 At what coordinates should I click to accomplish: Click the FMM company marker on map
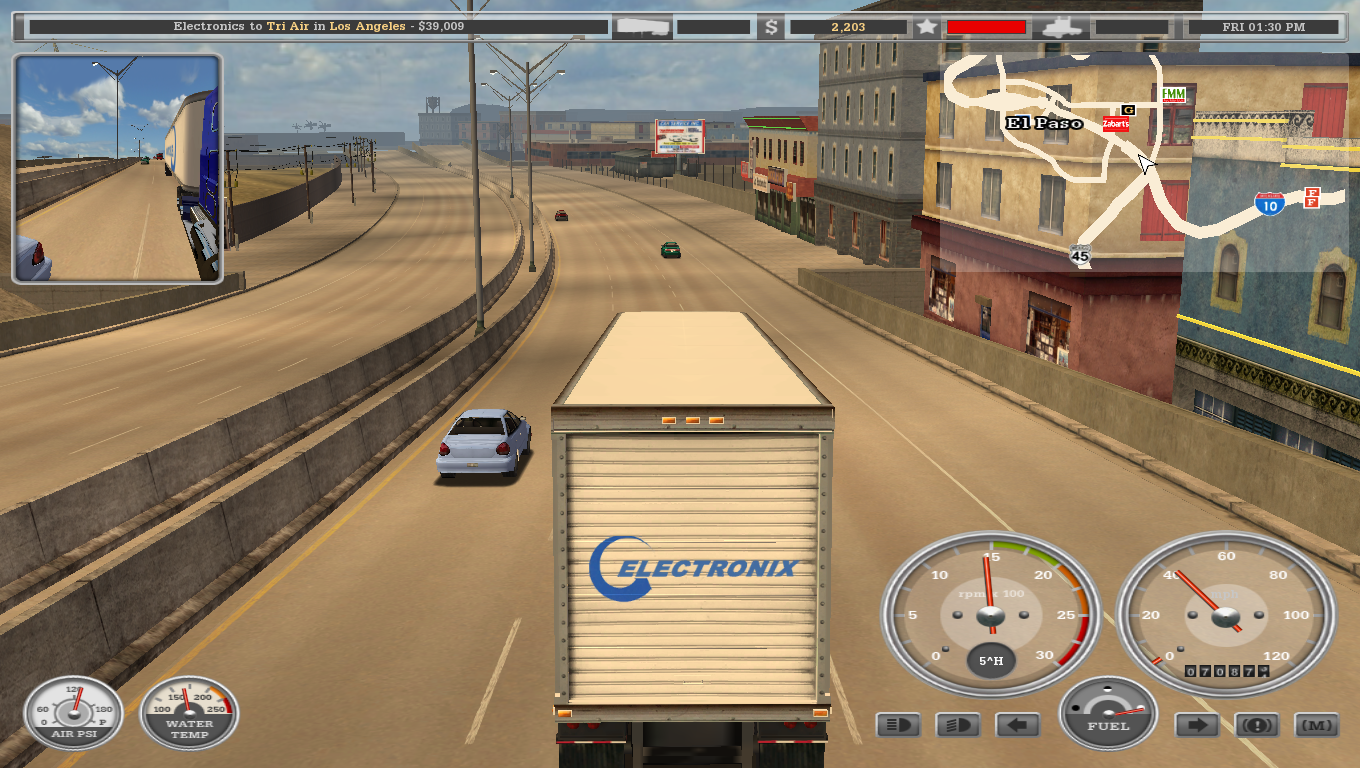click(x=1173, y=94)
